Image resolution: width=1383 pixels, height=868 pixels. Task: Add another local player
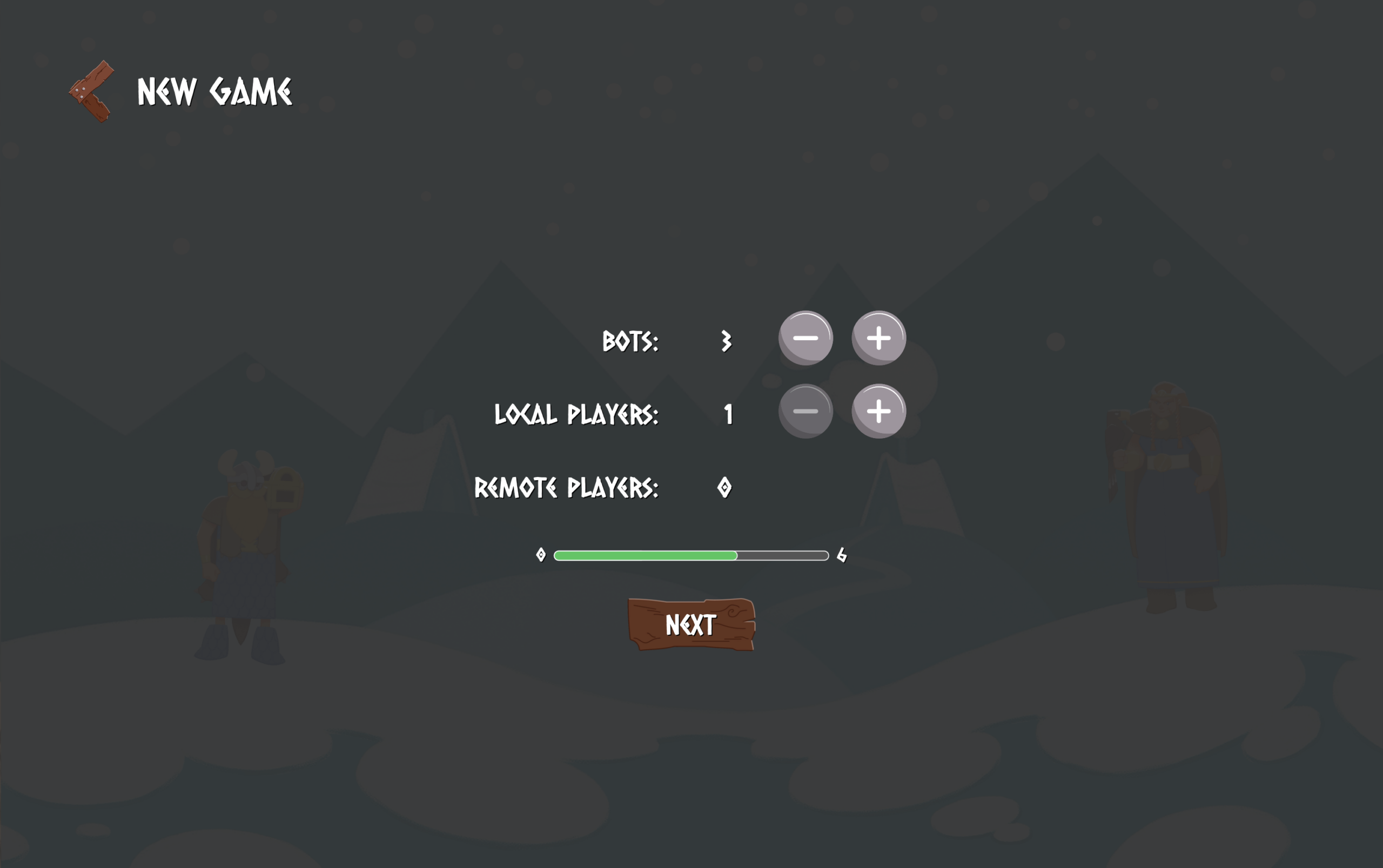pos(878,411)
